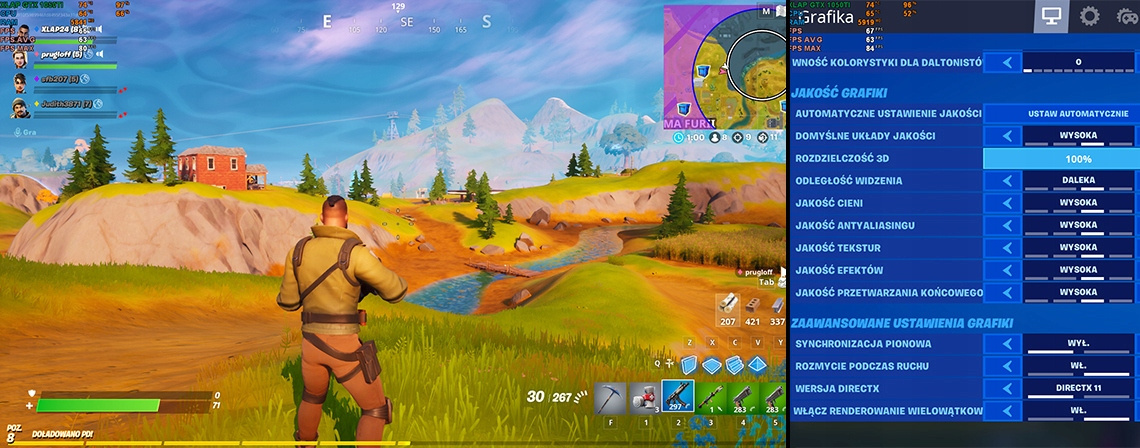Change 'Wersja DirectX' with its left arrow
1140x448 pixels.
[x=1004, y=388]
